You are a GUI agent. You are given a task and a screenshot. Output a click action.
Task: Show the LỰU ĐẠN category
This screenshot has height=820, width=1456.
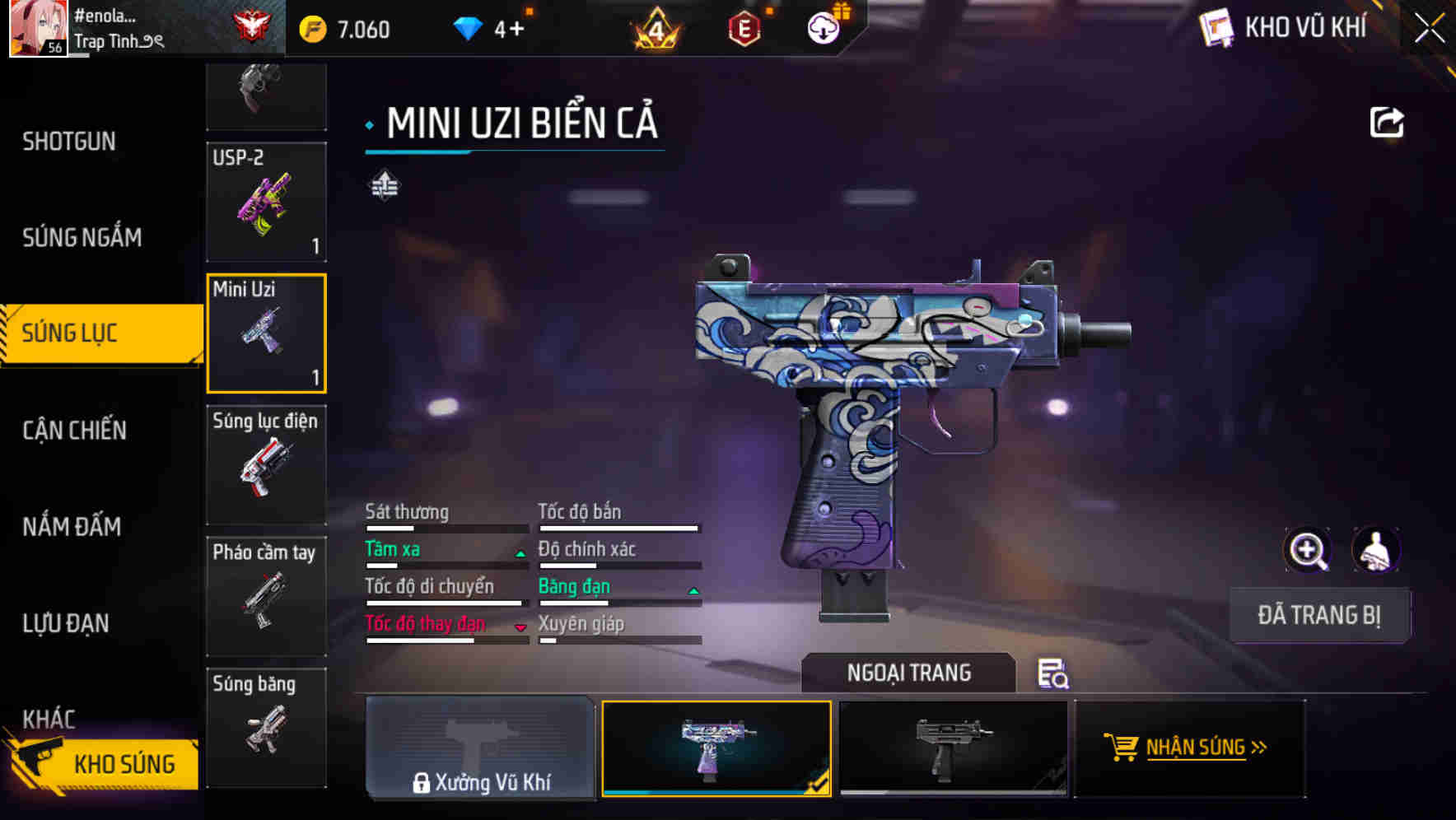click(x=66, y=623)
